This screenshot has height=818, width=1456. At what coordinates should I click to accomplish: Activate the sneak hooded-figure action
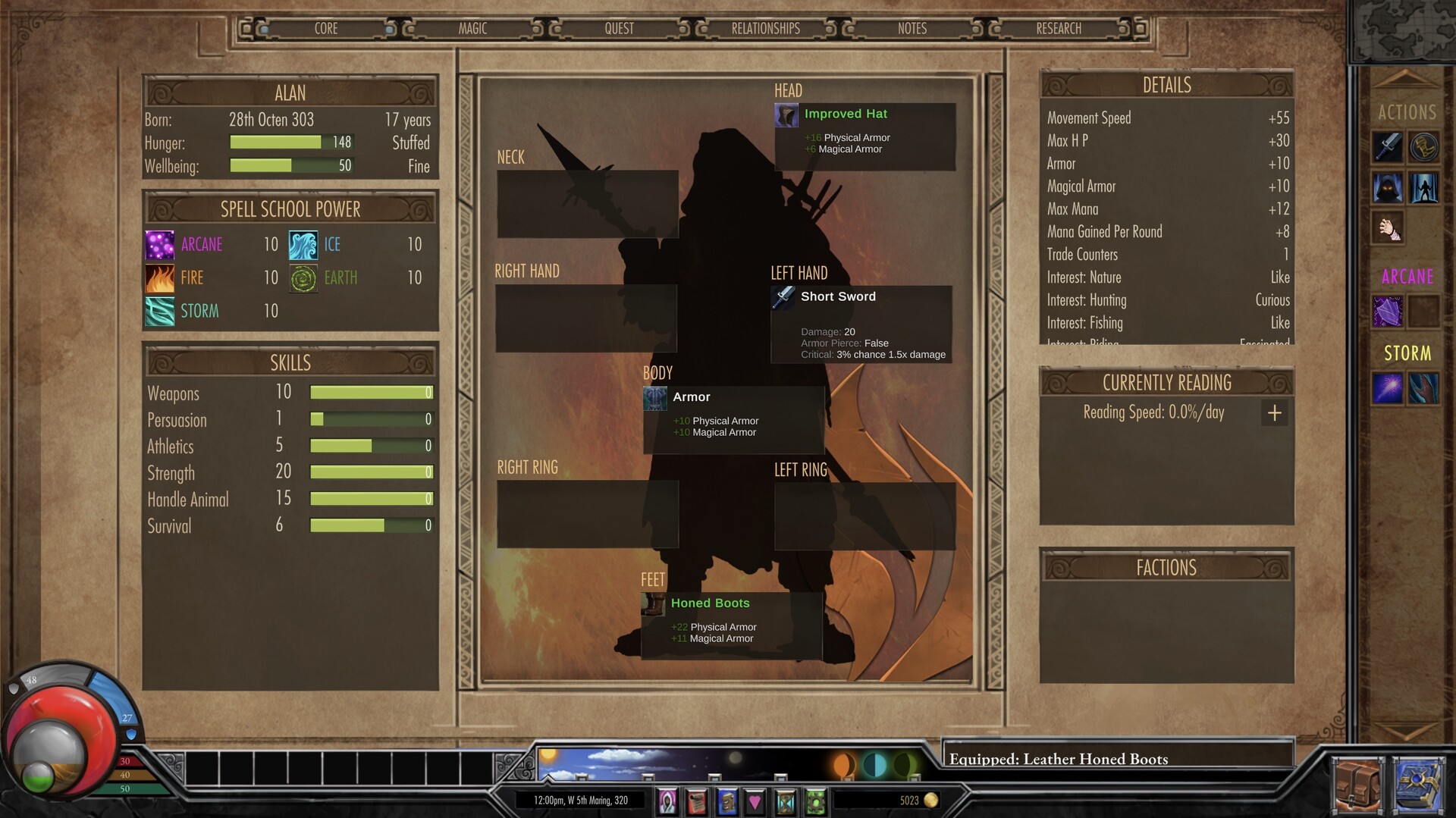[1388, 188]
